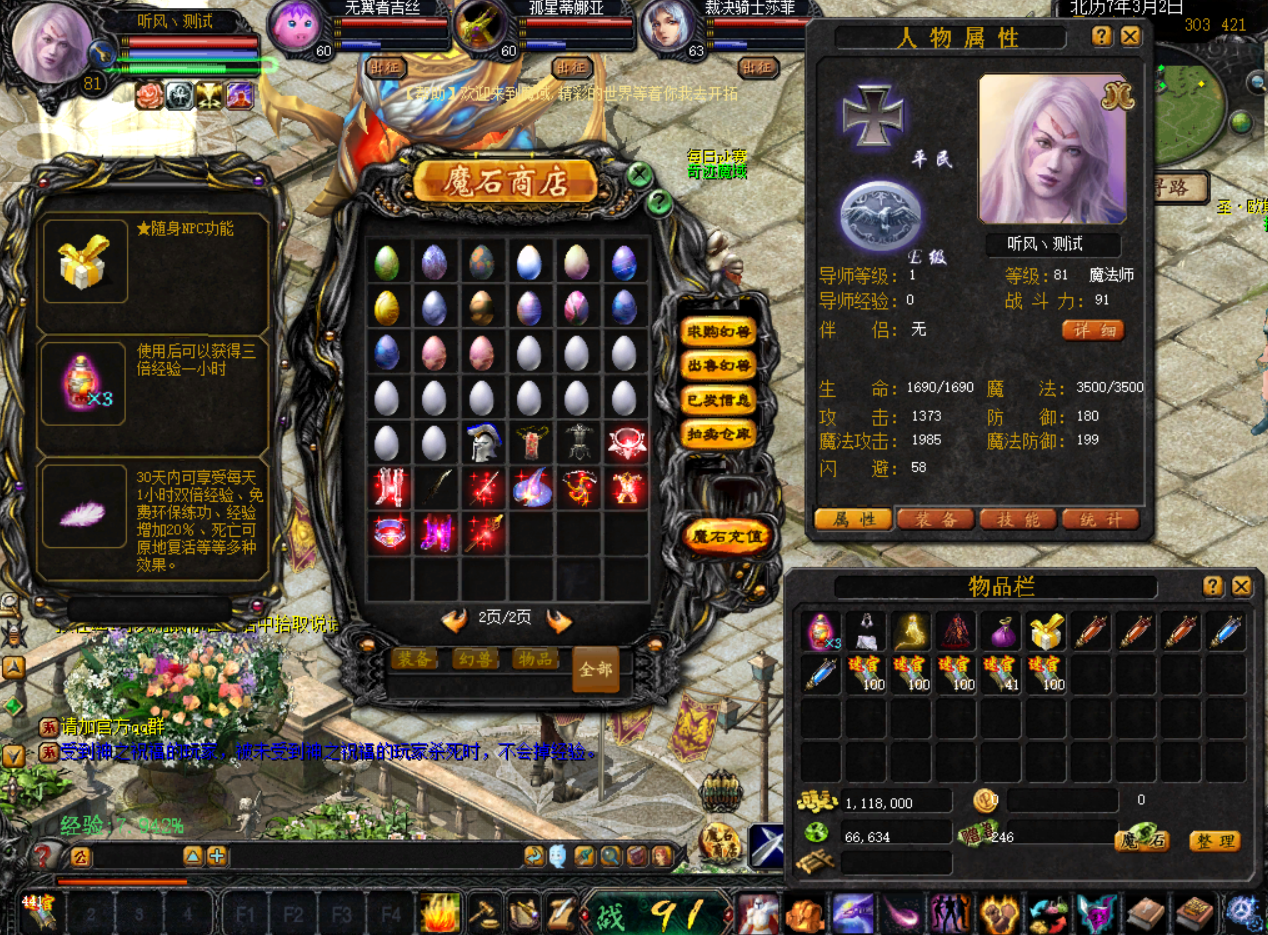Choose the blue wizard hat shop item
The image size is (1268, 935).
click(x=530, y=488)
